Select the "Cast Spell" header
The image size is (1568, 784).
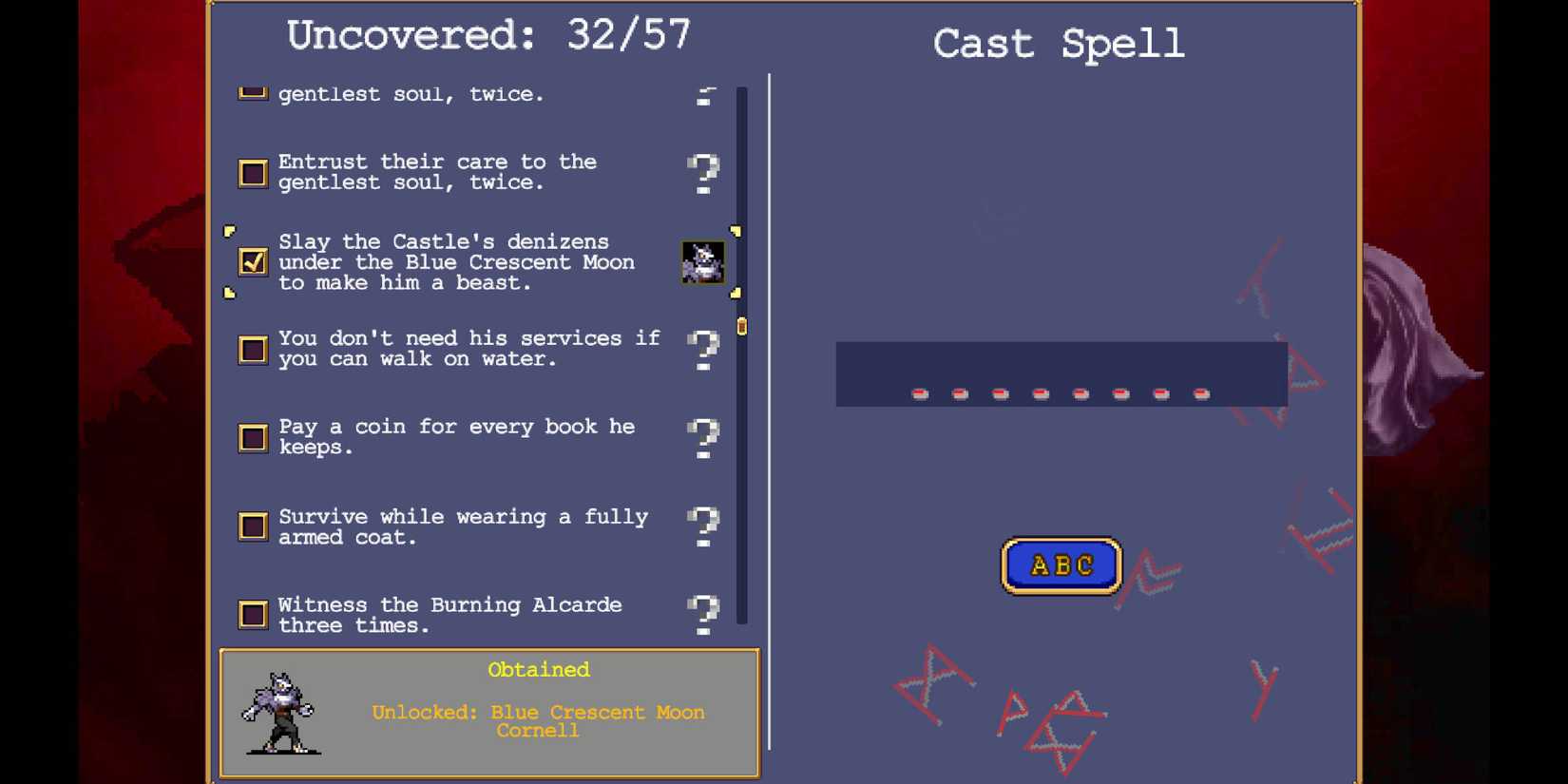point(1060,44)
